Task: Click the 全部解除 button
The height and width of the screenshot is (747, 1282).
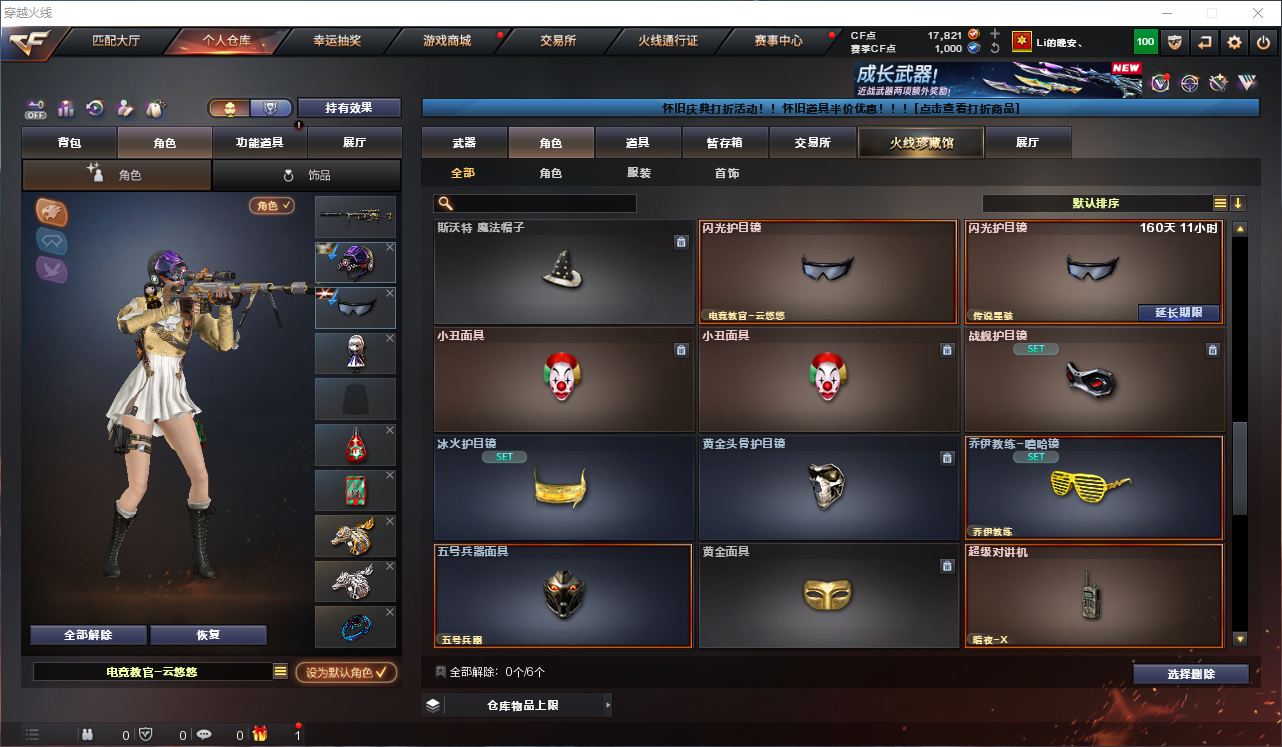Action: [x=88, y=634]
